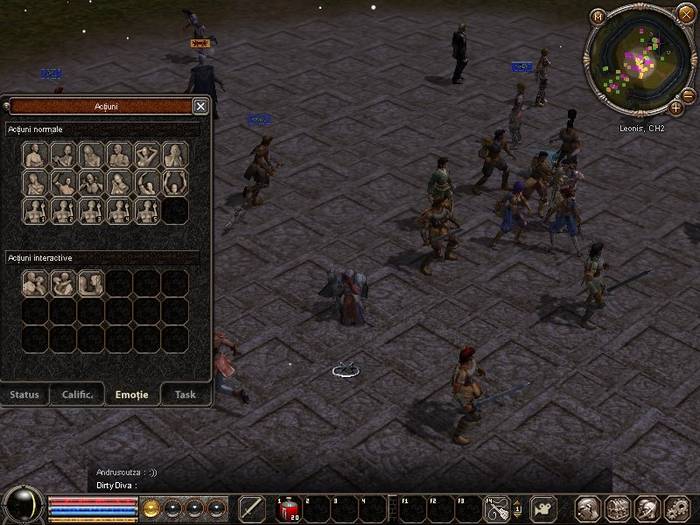Close the Acțiuni window
700x525 pixels.
tap(200, 106)
